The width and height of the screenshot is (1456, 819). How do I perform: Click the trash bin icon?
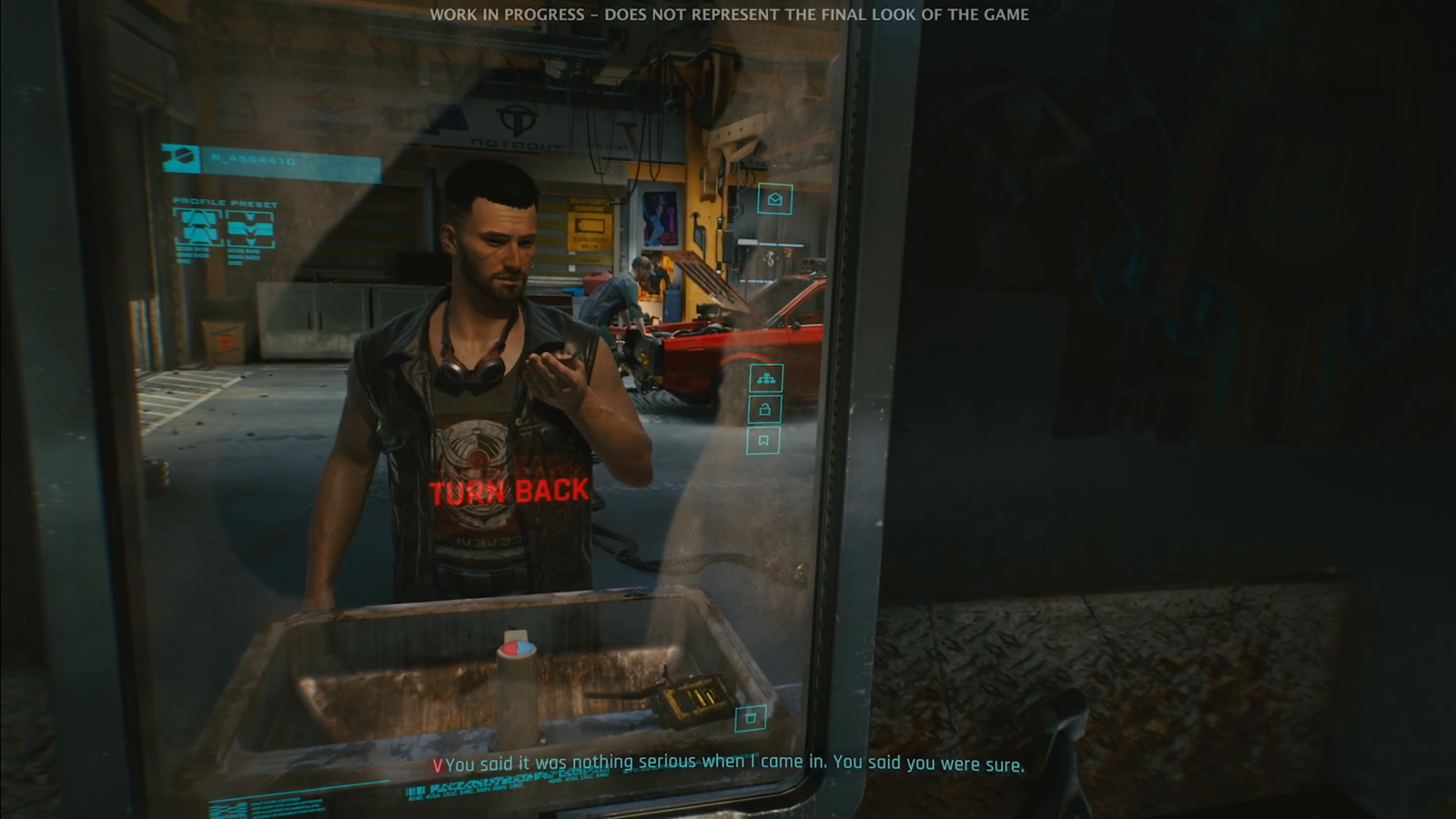tap(751, 718)
